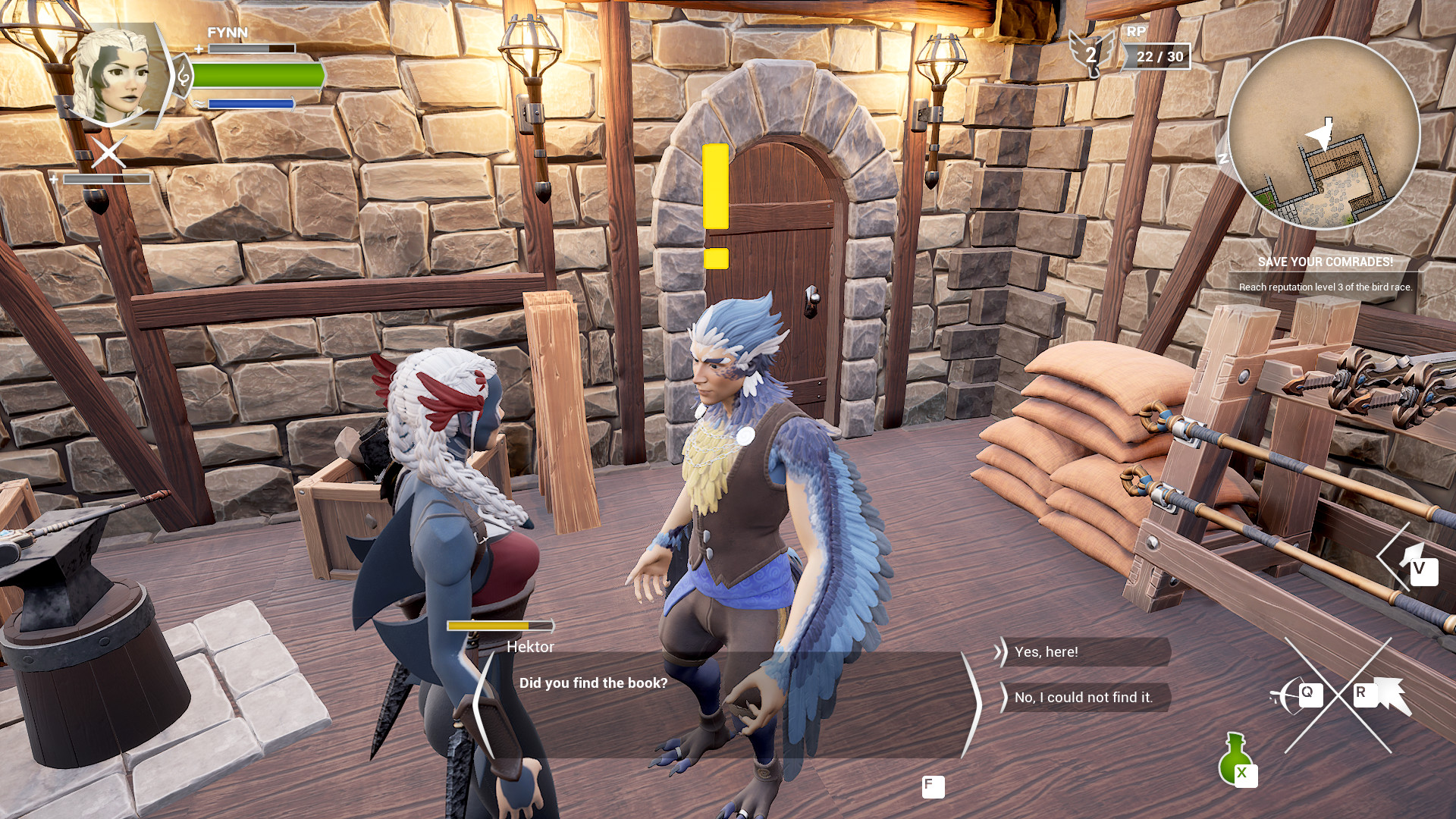Click the winged reputation badge showing level 2

point(1091,53)
